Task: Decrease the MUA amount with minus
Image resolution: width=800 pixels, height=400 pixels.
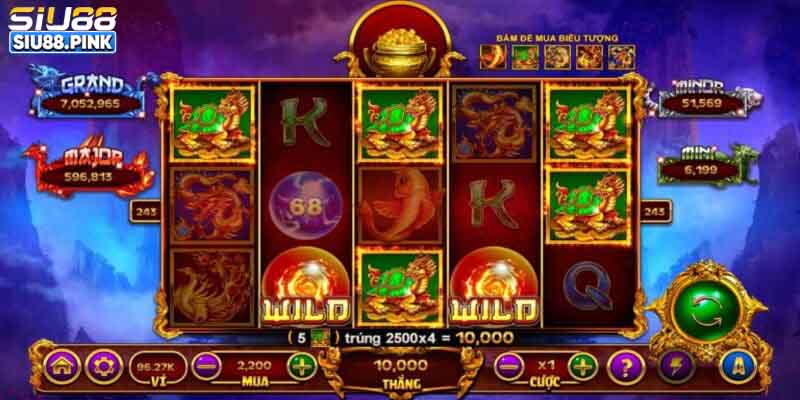Action: (x=206, y=365)
